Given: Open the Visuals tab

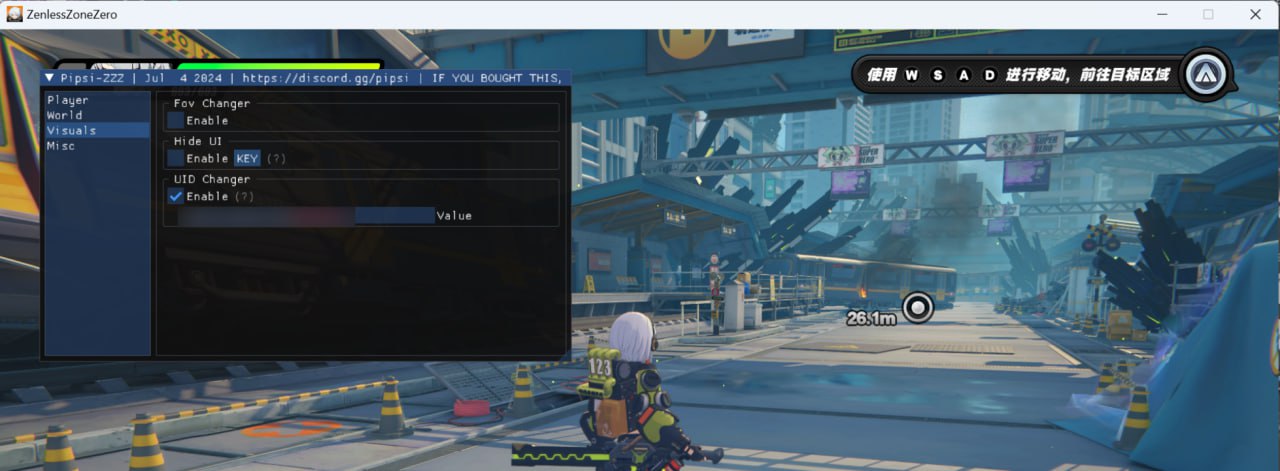Looking at the screenshot, I should click(72, 130).
